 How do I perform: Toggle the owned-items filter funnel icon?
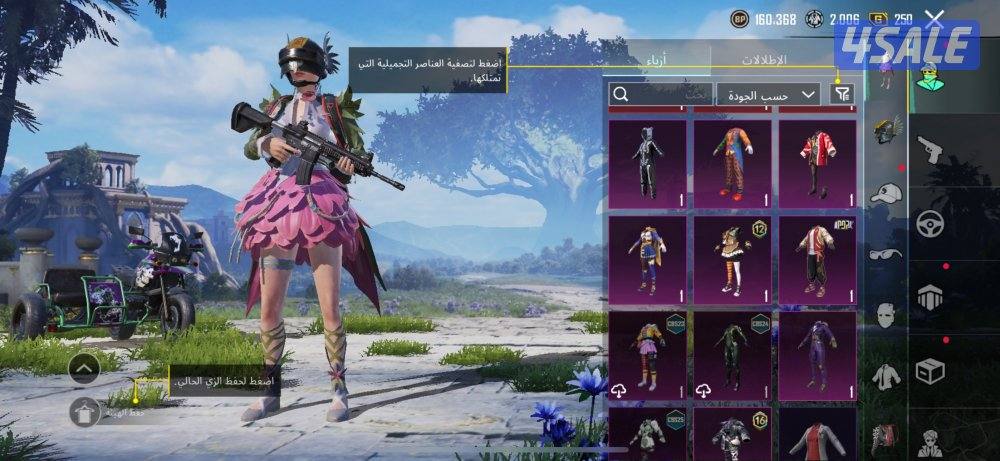click(x=844, y=93)
